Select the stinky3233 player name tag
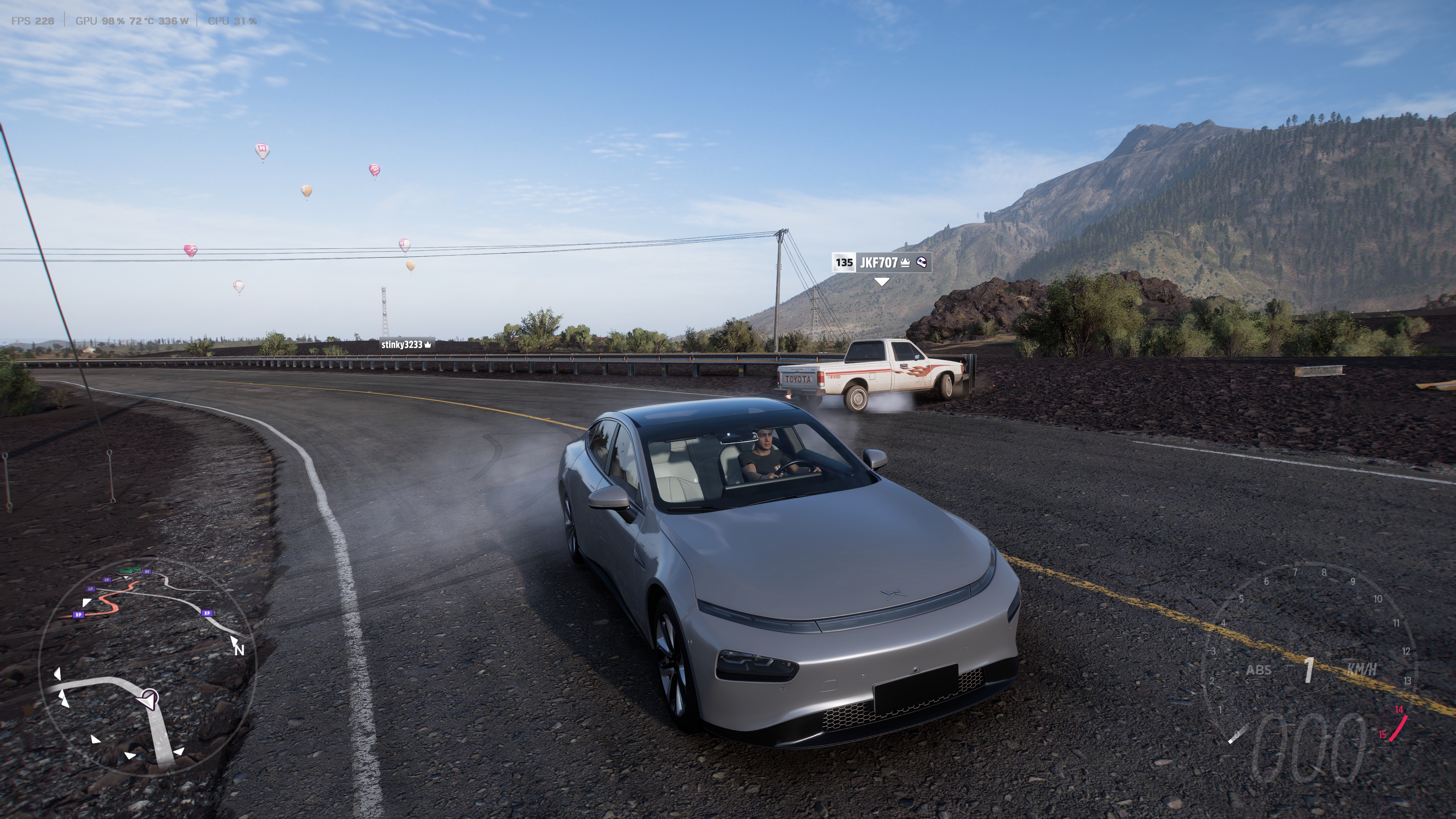1456x819 pixels. [406, 344]
